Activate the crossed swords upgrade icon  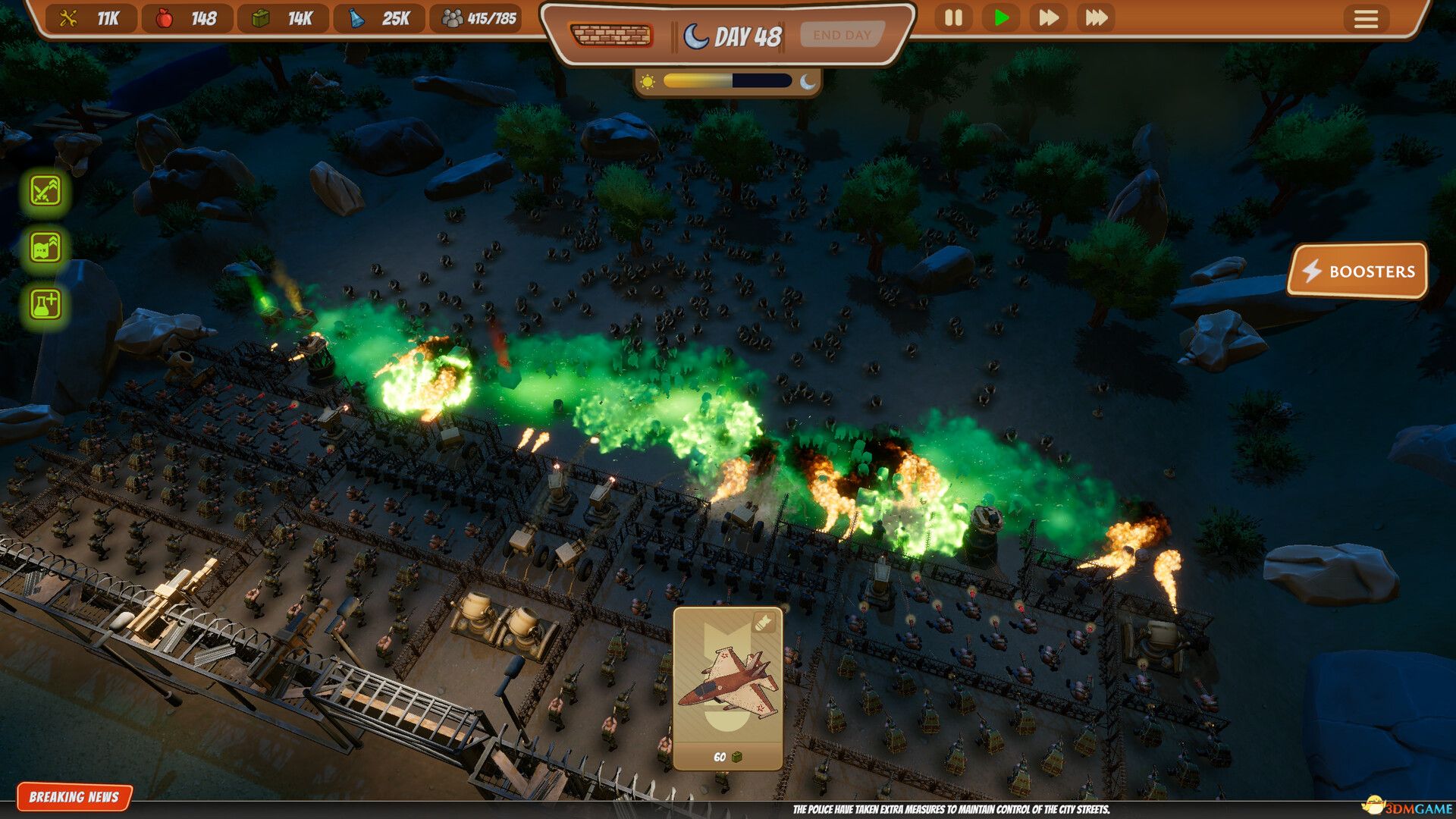click(x=45, y=190)
